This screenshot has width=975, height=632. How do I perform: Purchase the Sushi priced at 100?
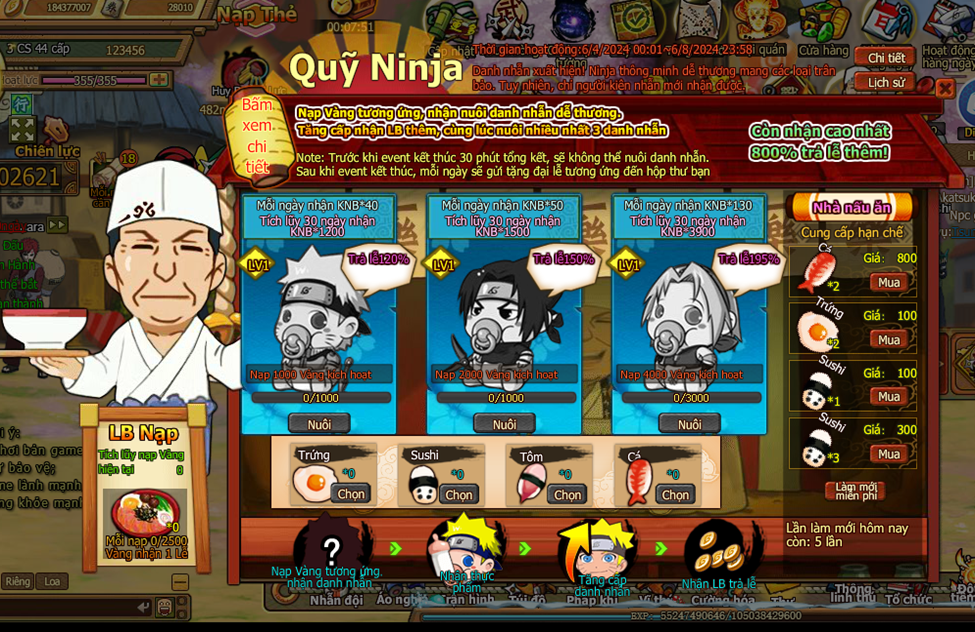(x=889, y=397)
